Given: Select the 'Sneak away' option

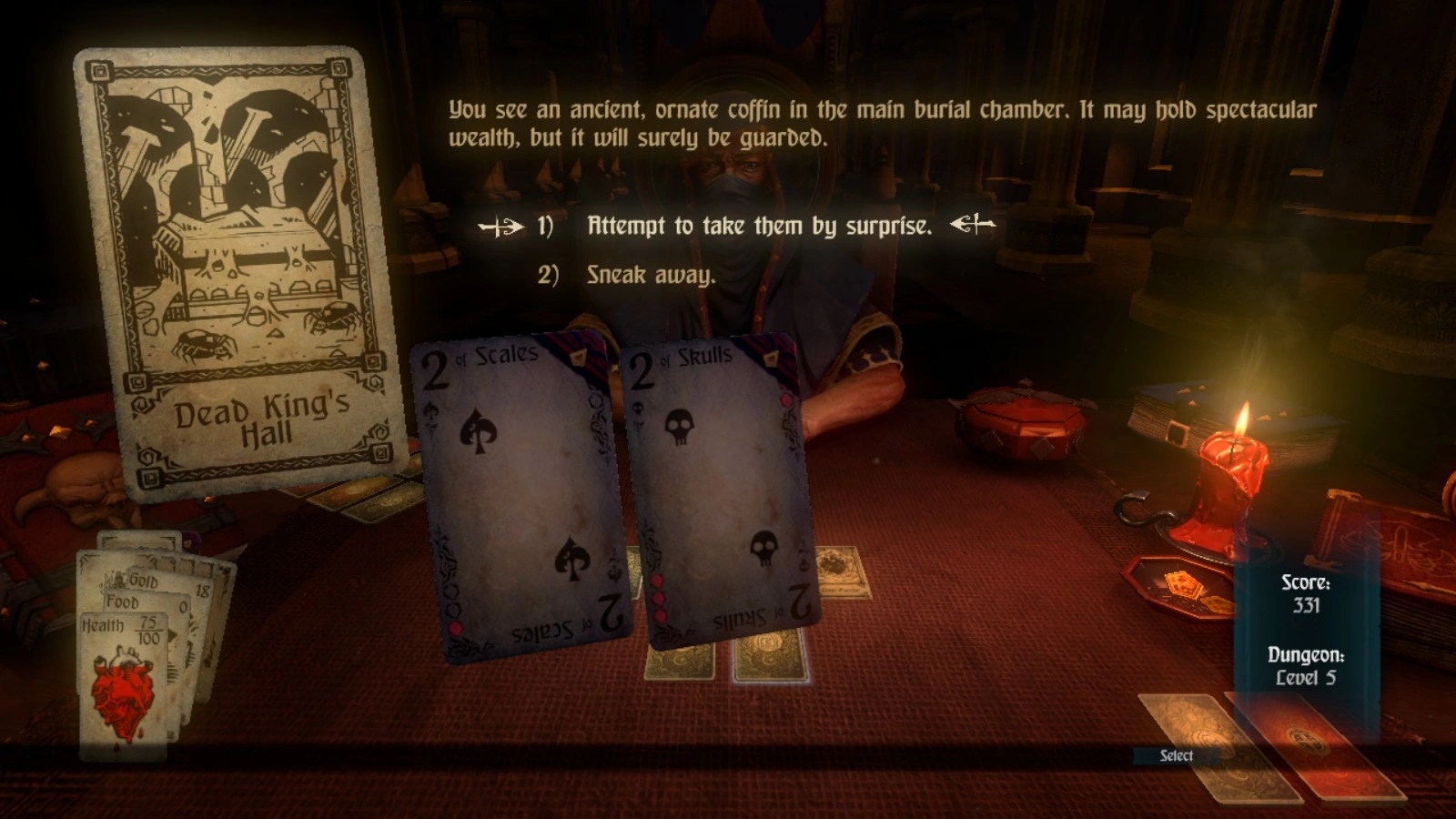Looking at the screenshot, I should pyautogui.click(x=650, y=275).
